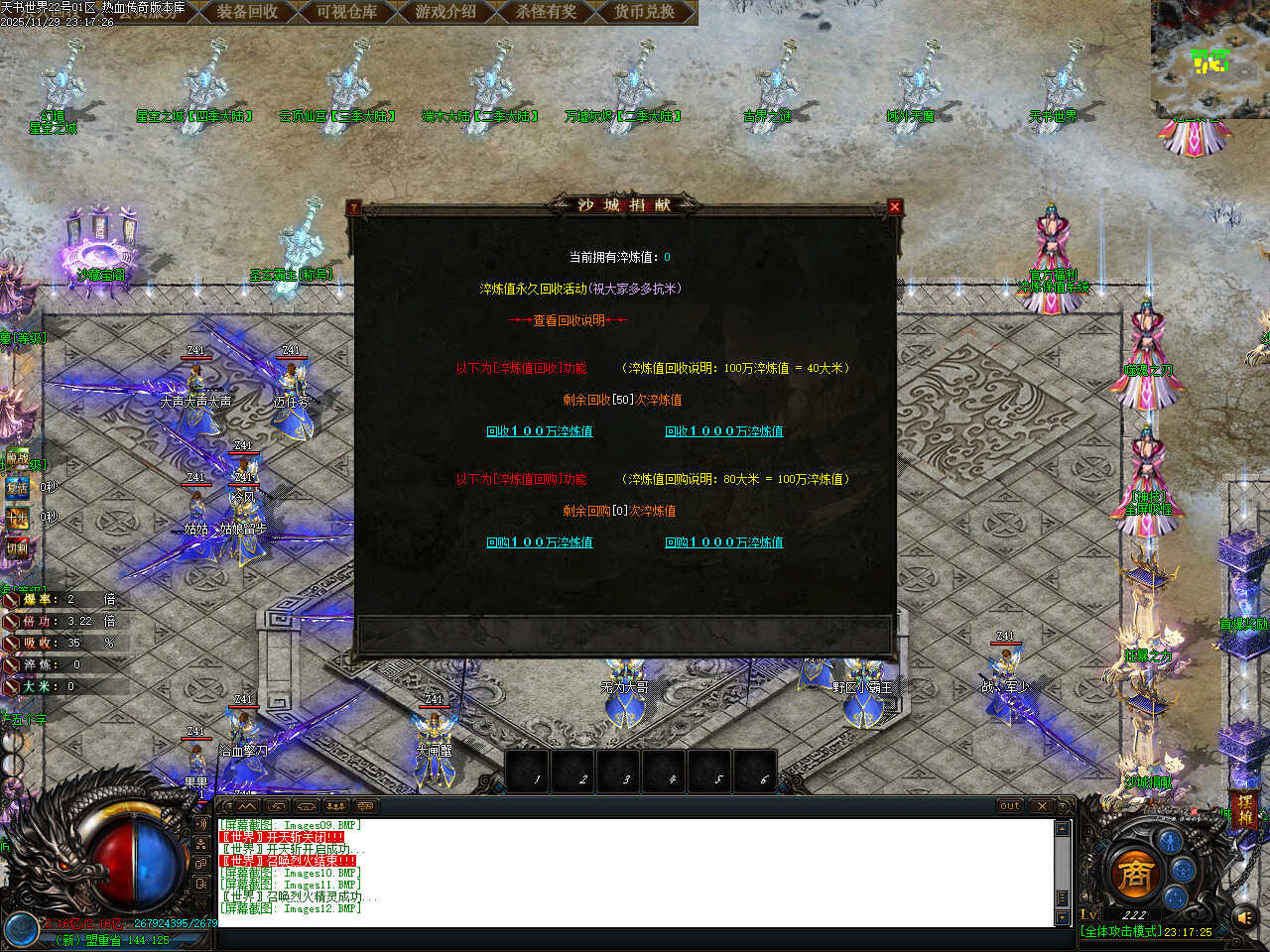Activate the 脱战 skill icon
The image size is (1270, 952).
tap(17, 458)
